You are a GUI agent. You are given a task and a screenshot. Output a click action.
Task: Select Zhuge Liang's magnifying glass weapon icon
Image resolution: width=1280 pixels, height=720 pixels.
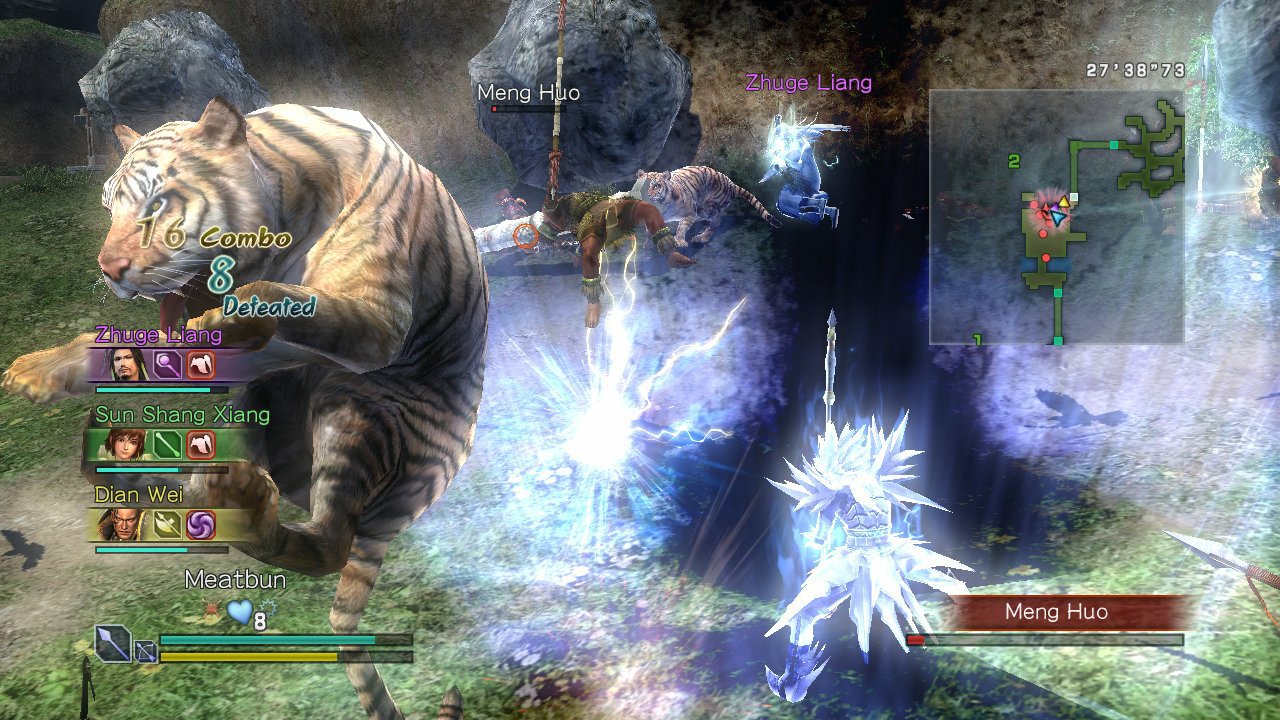point(166,364)
